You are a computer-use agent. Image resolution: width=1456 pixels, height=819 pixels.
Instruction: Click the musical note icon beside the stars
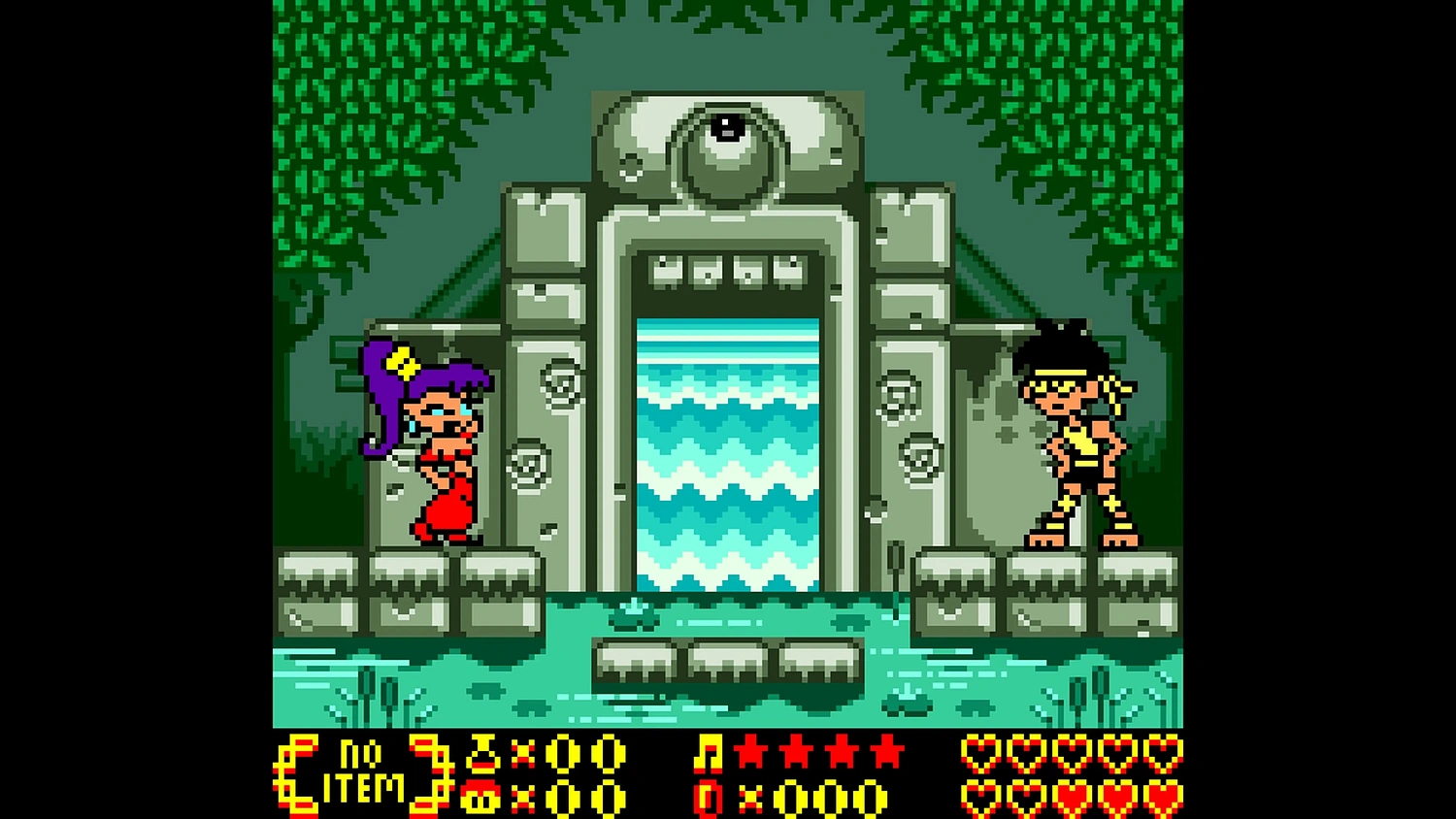point(710,754)
